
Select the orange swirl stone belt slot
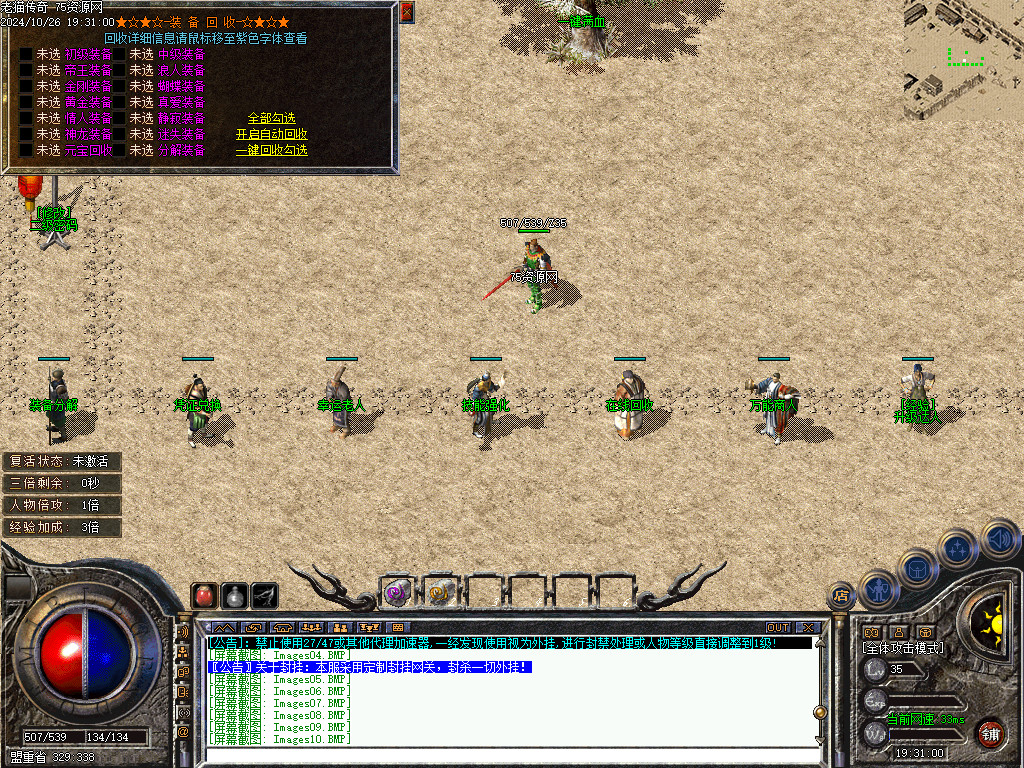440,593
